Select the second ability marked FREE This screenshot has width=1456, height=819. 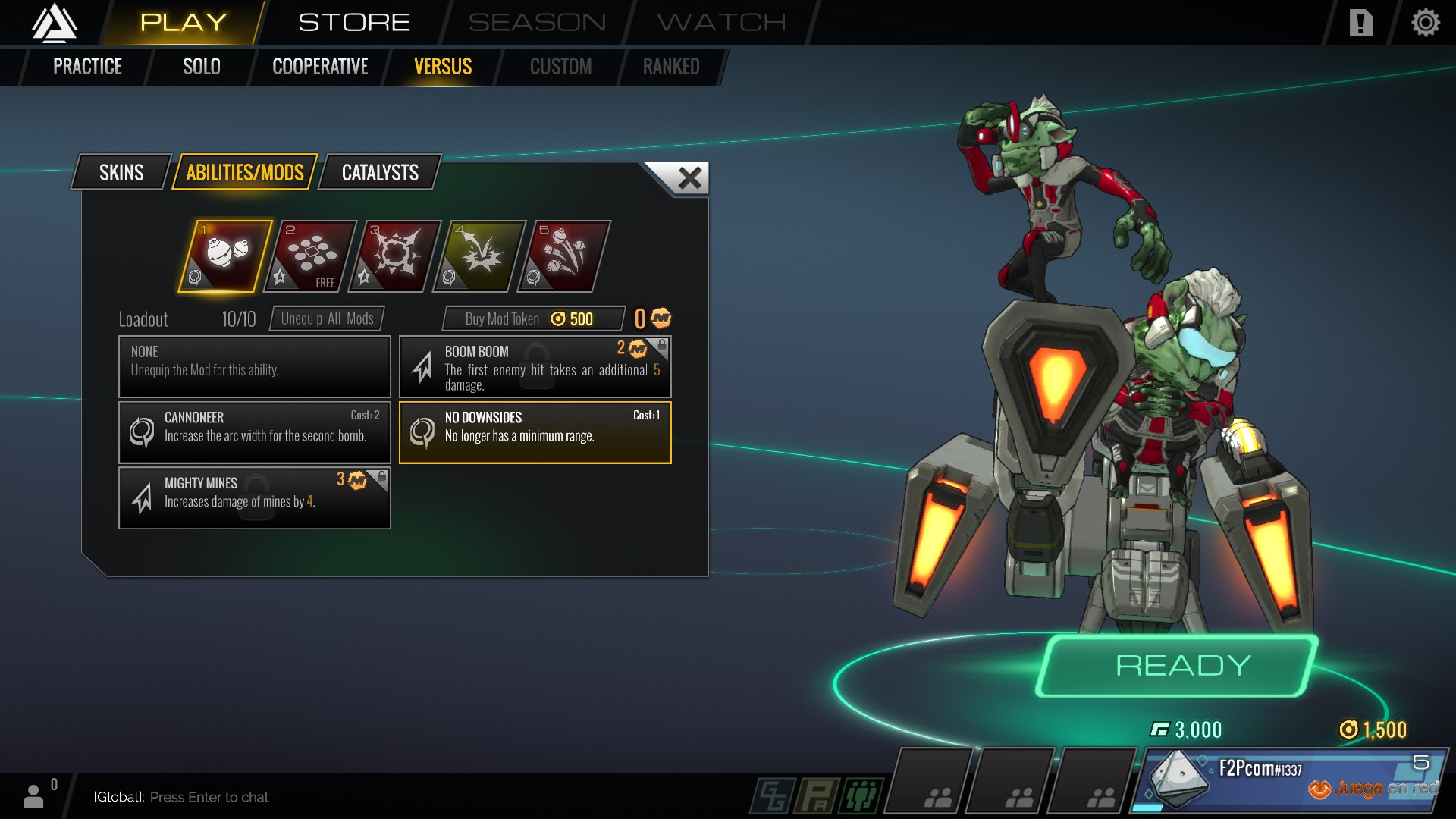[x=310, y=256]
